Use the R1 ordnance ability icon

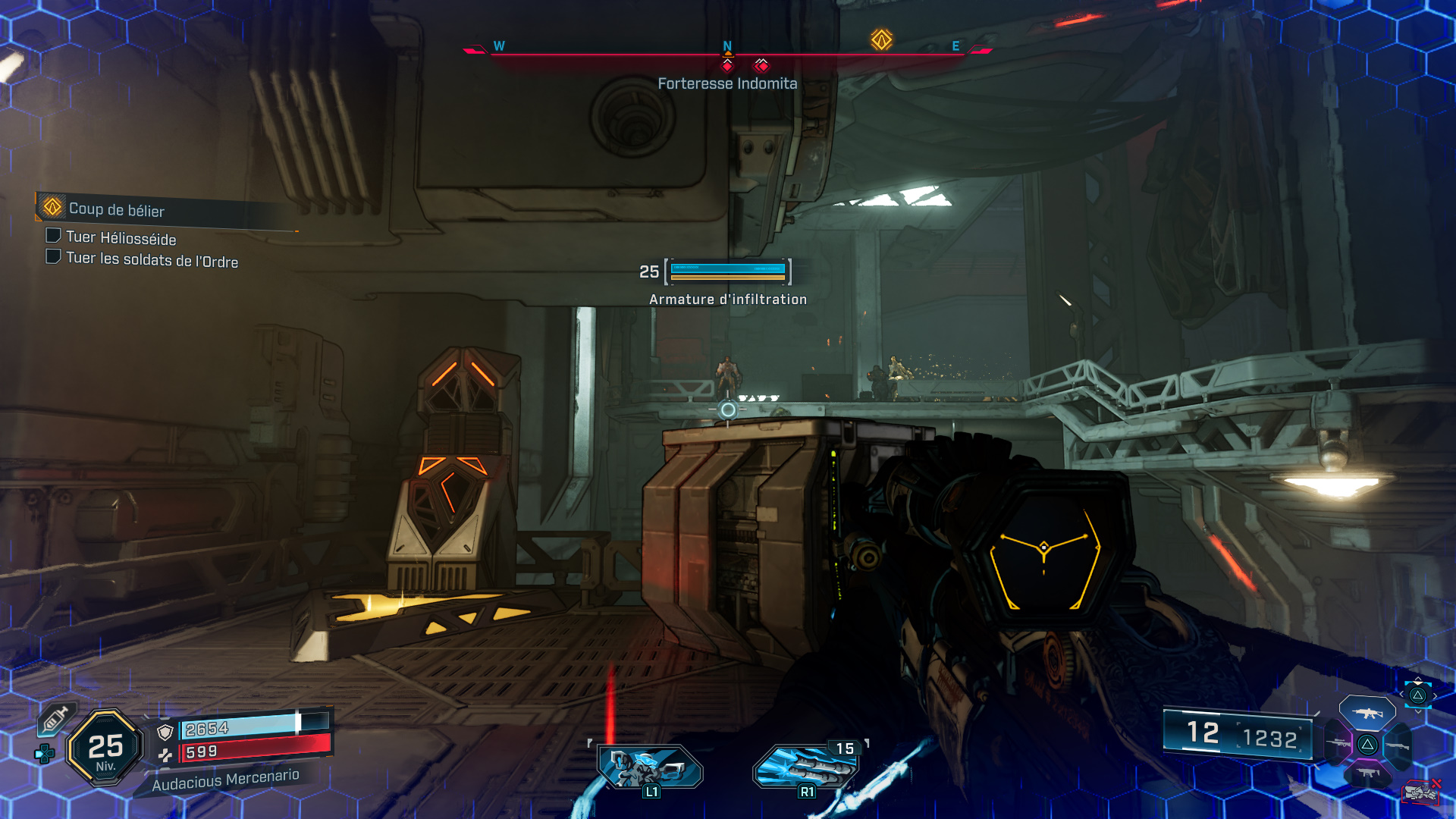point(806,767)
